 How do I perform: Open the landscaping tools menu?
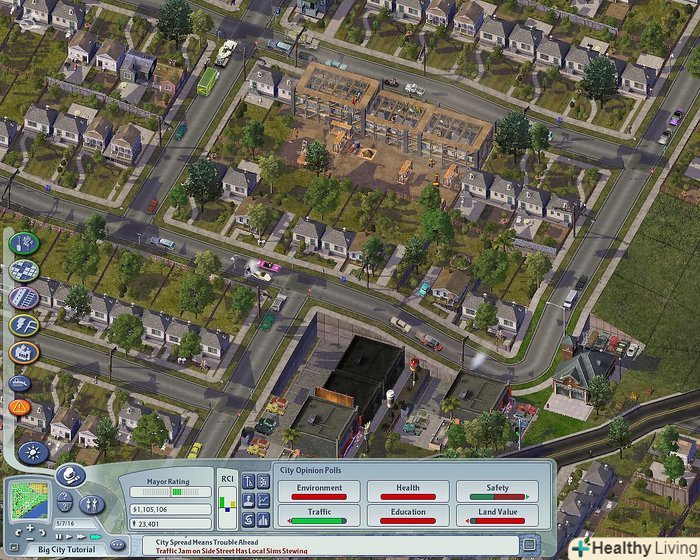[x=24, y=243]
